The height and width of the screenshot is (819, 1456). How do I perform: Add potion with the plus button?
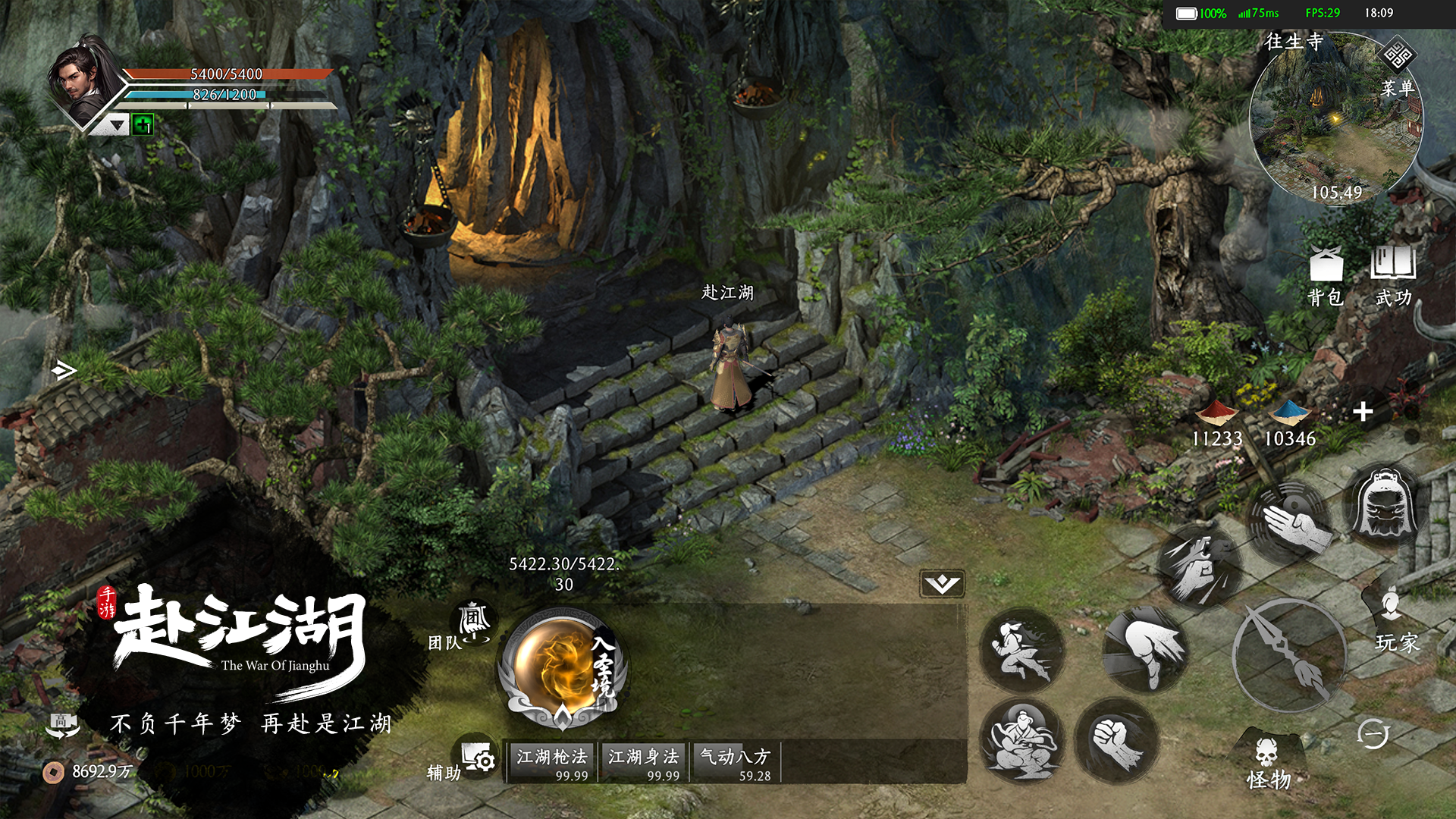pyautogui.click(x=1363, y=412)
